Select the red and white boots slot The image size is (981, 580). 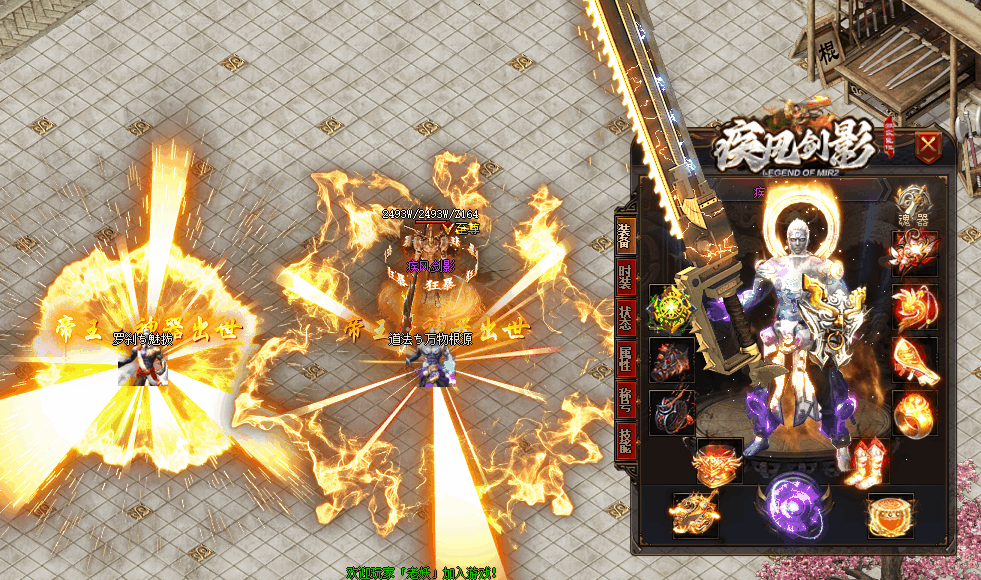tap(865, 461)
